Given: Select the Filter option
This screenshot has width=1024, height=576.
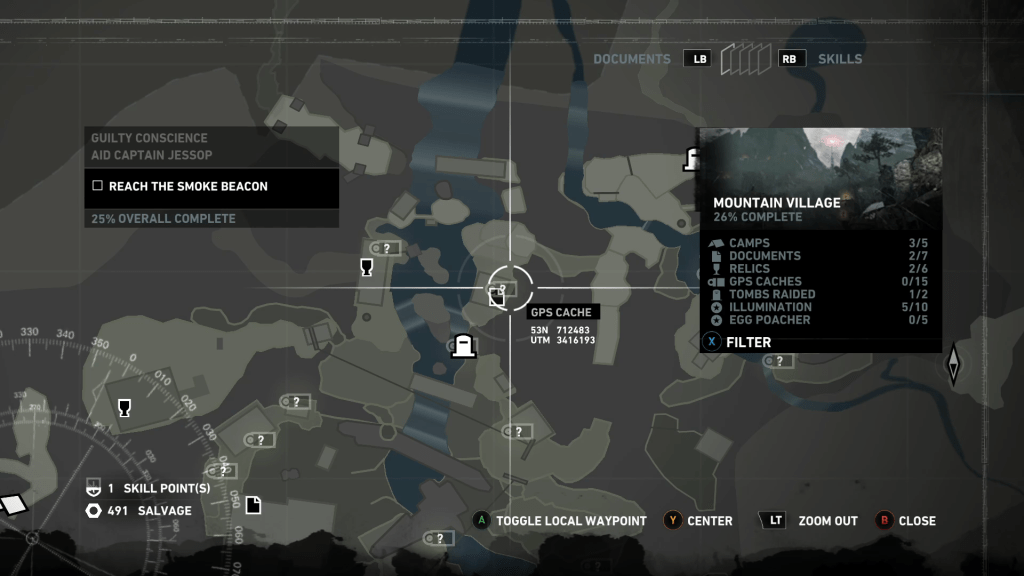Looking at the screenshot, I should 747,342.
